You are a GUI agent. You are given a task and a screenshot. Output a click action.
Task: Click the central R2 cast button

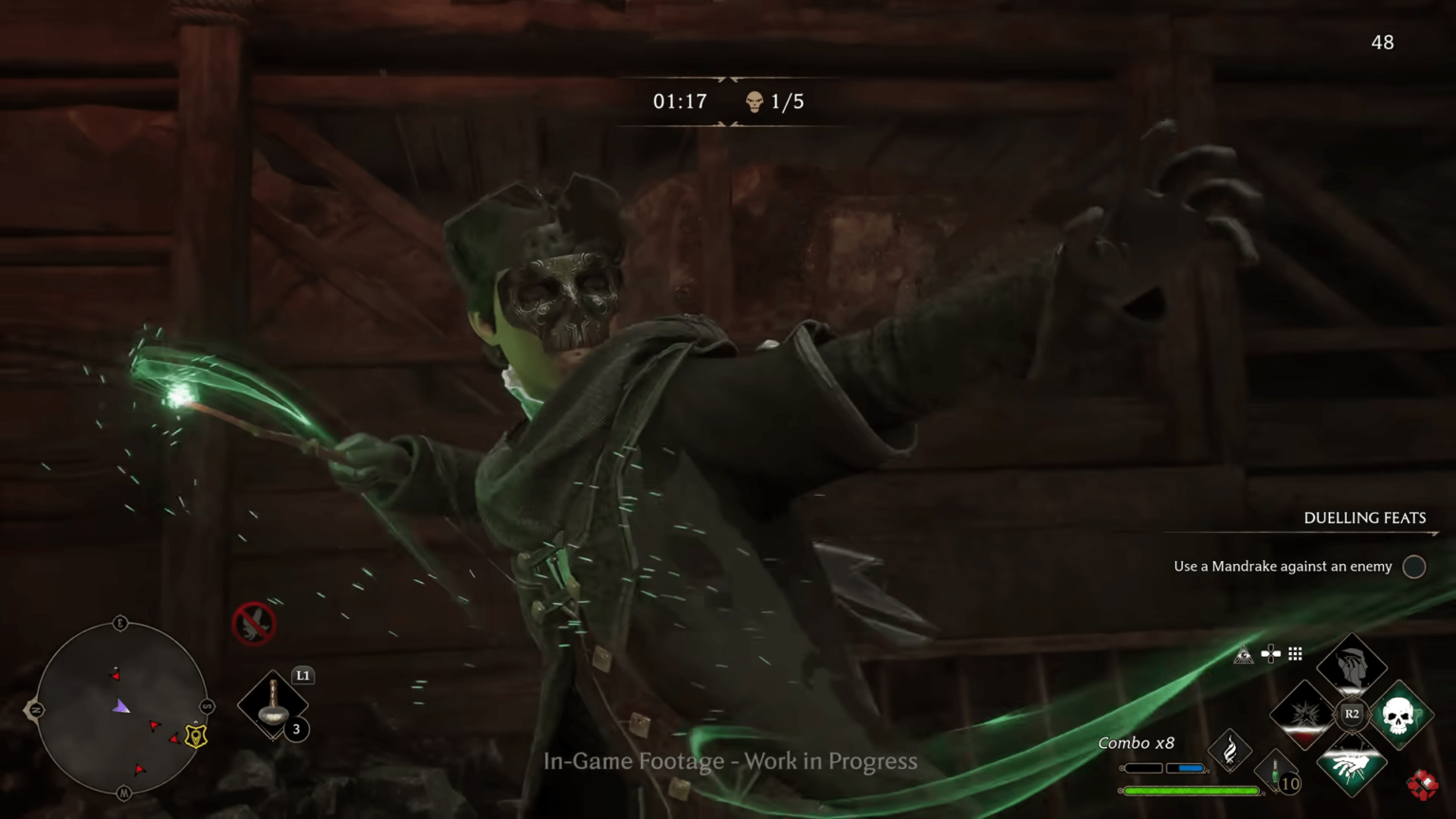pyautogui.click(x=1351, y=714)
